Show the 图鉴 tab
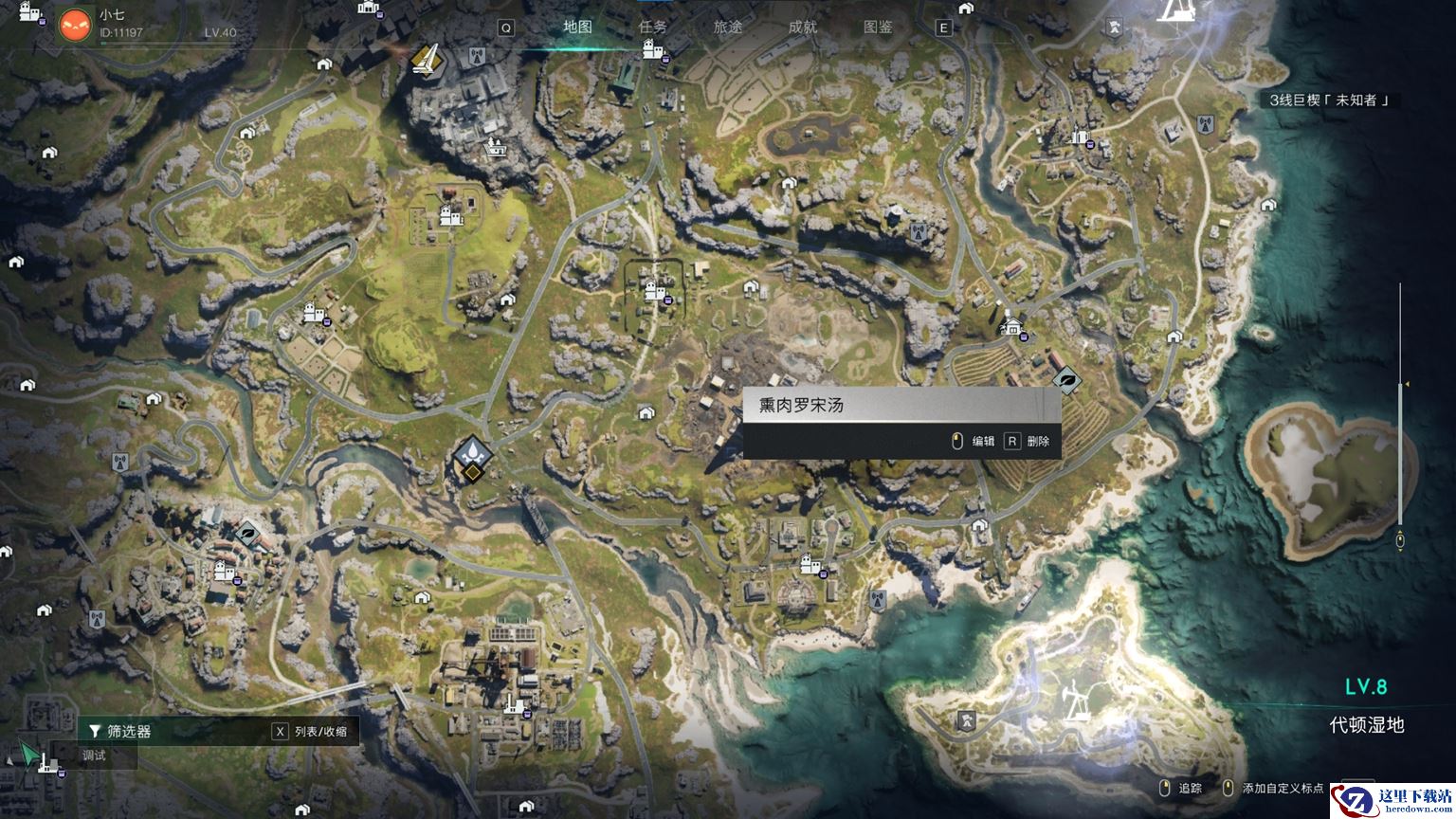Viewport: 1456px width, 819px height. 878,27
